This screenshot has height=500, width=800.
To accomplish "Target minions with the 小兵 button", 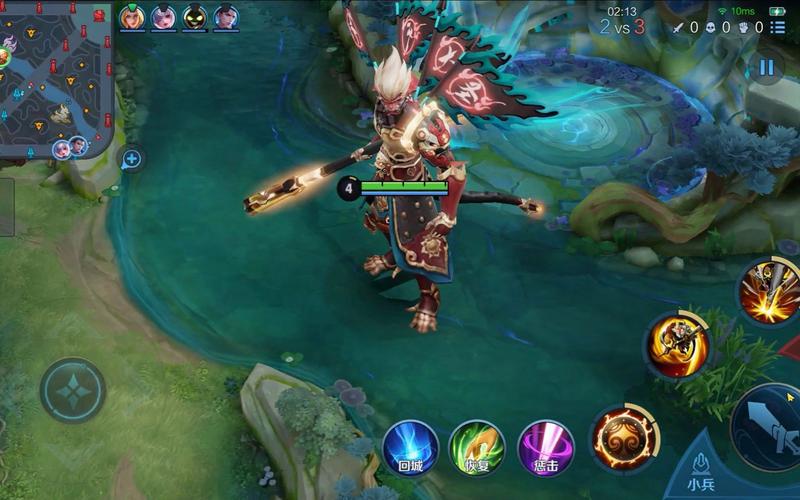I will click(701, 472).
